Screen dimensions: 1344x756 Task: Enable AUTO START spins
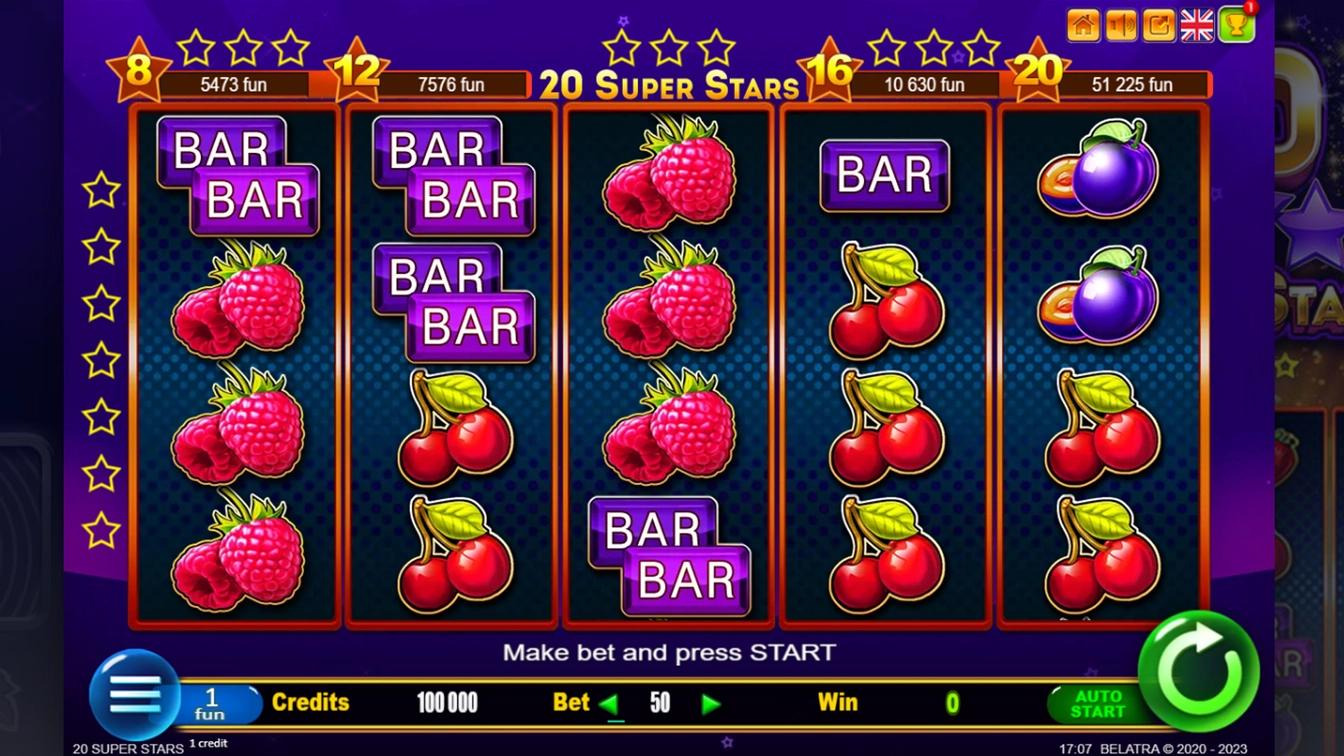pyautogui.click(x=1097, y=704)
